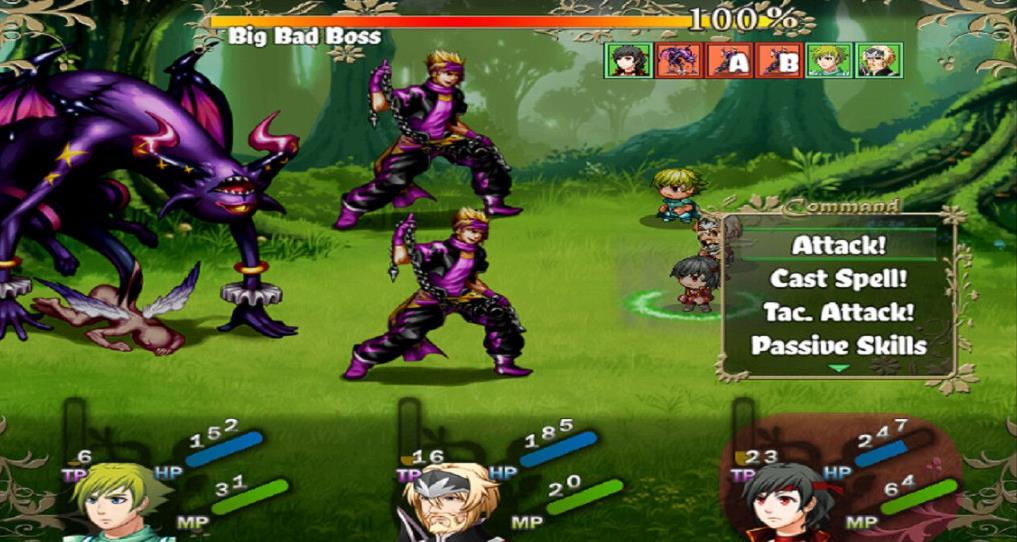The width and height of the screenshot is (1017, 542).
Task: Choose the Attack! command
Action: 838,245
